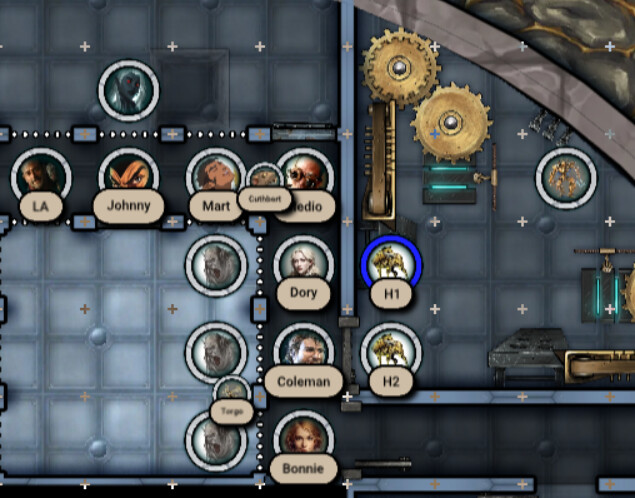The image size is (635, 498).
Task: Choose the goggled Medio token
Action: (304, 175)
